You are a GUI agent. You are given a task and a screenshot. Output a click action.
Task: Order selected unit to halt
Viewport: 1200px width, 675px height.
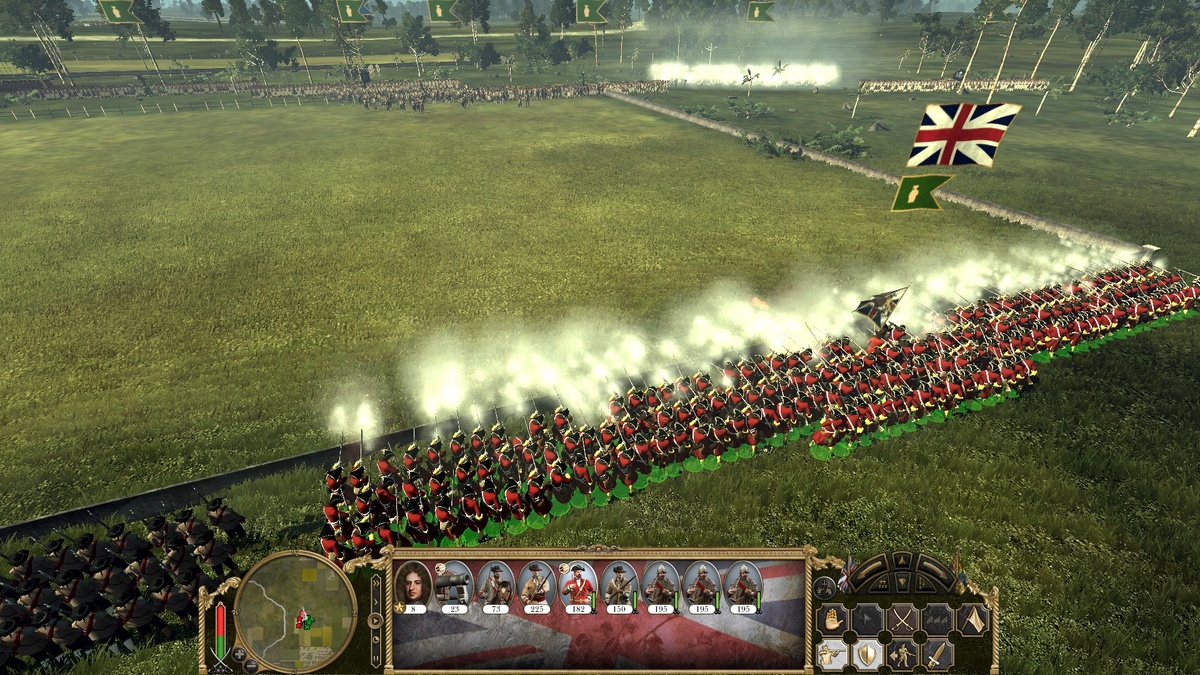(x=832, y=620)
